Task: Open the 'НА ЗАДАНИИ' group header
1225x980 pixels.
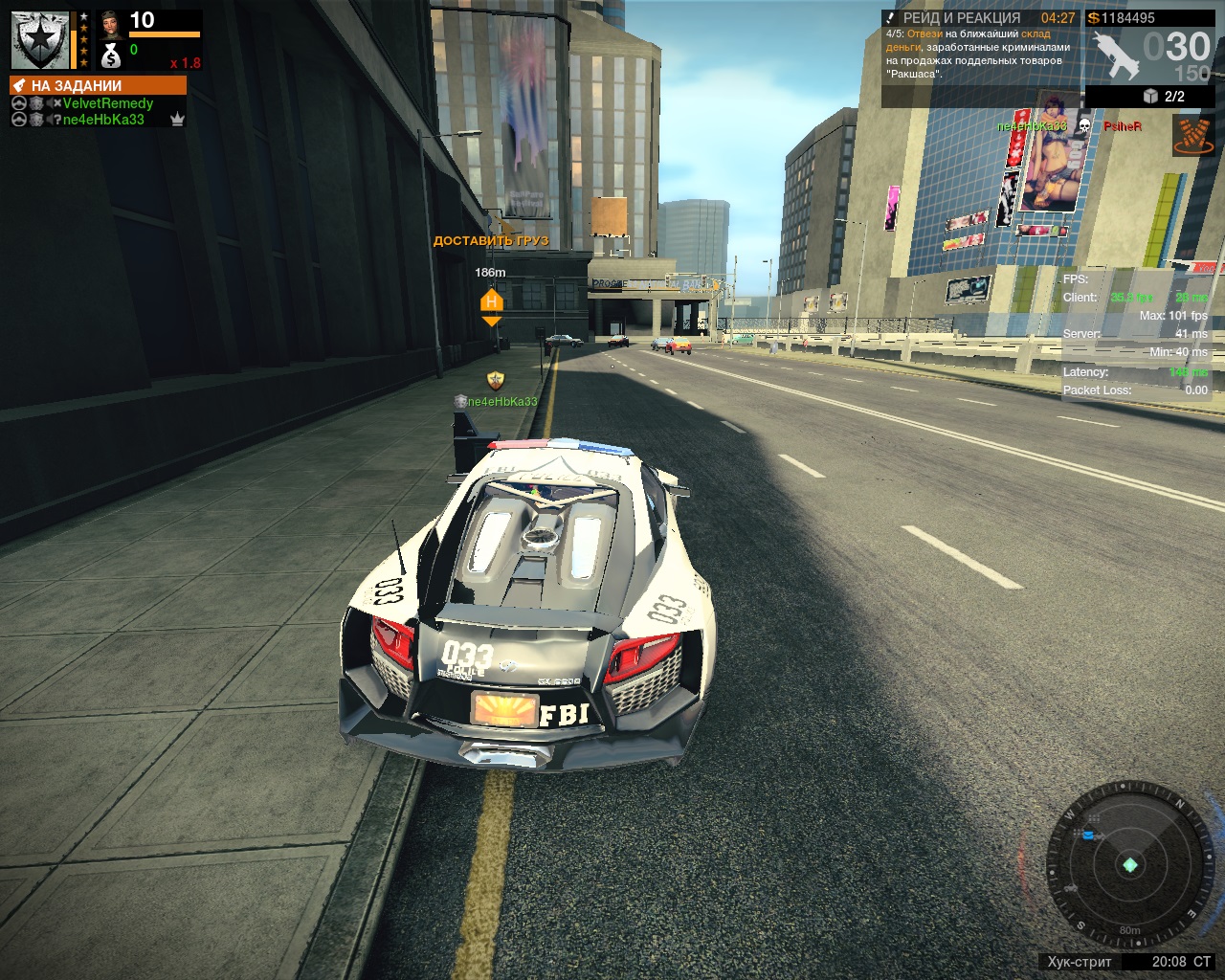Action: (x=98, y=85)
